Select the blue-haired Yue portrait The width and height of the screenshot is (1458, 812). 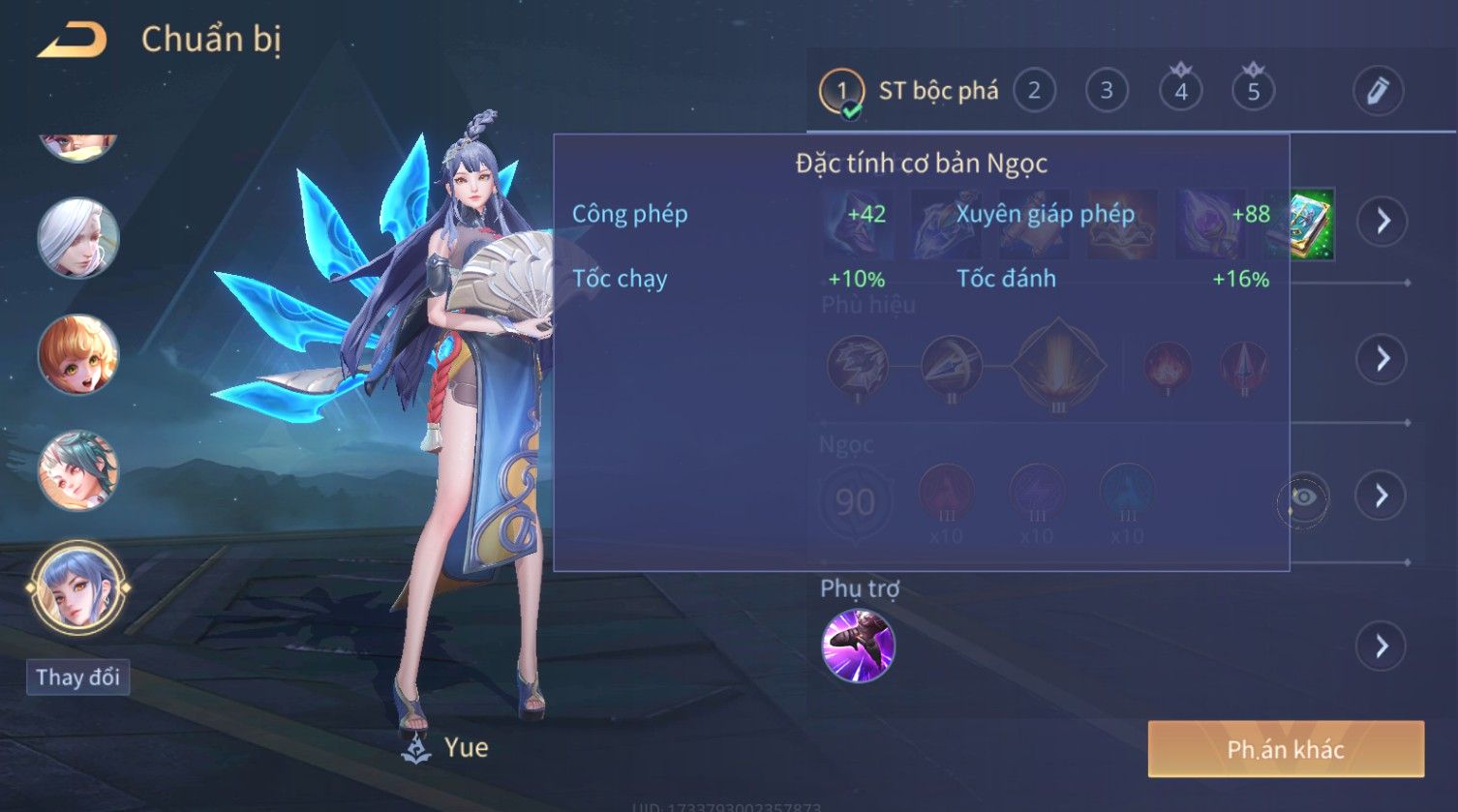click(78, 587)
